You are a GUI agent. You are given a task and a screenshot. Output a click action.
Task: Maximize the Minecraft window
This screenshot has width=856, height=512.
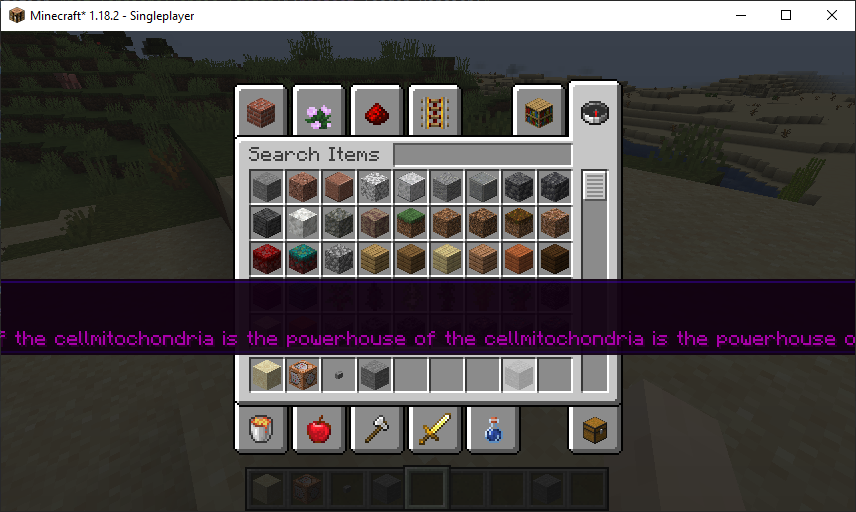point(786,15)
